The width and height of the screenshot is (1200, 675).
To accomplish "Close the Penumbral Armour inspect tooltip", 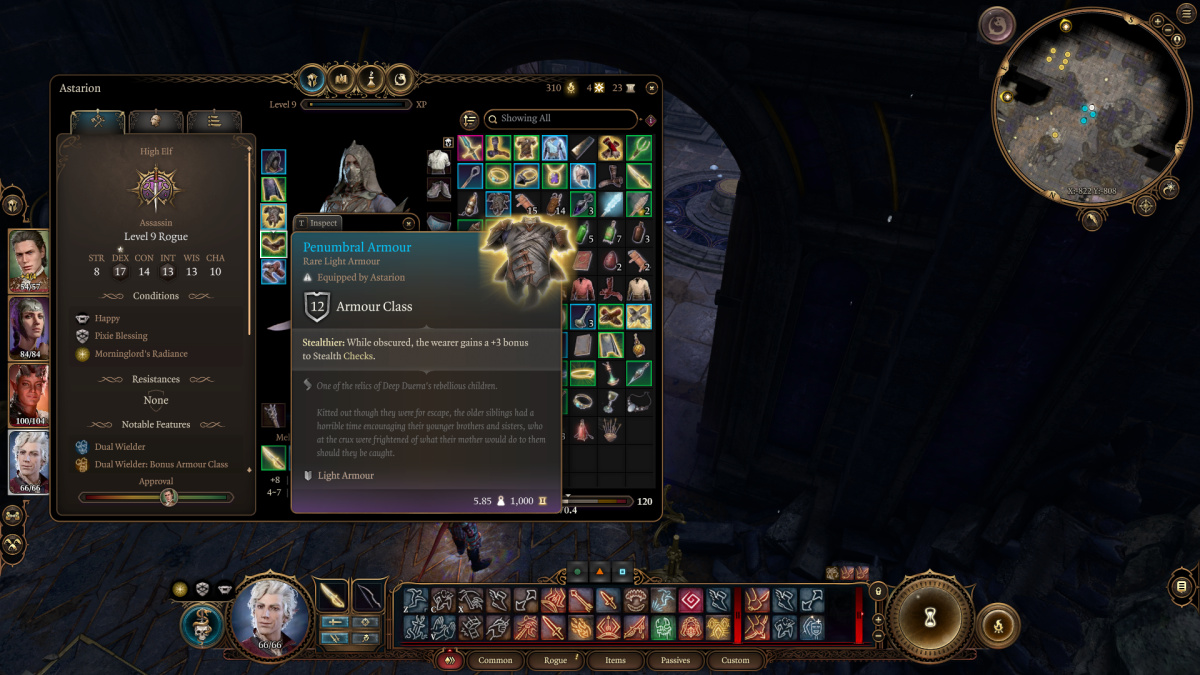I will coord(408,223).
